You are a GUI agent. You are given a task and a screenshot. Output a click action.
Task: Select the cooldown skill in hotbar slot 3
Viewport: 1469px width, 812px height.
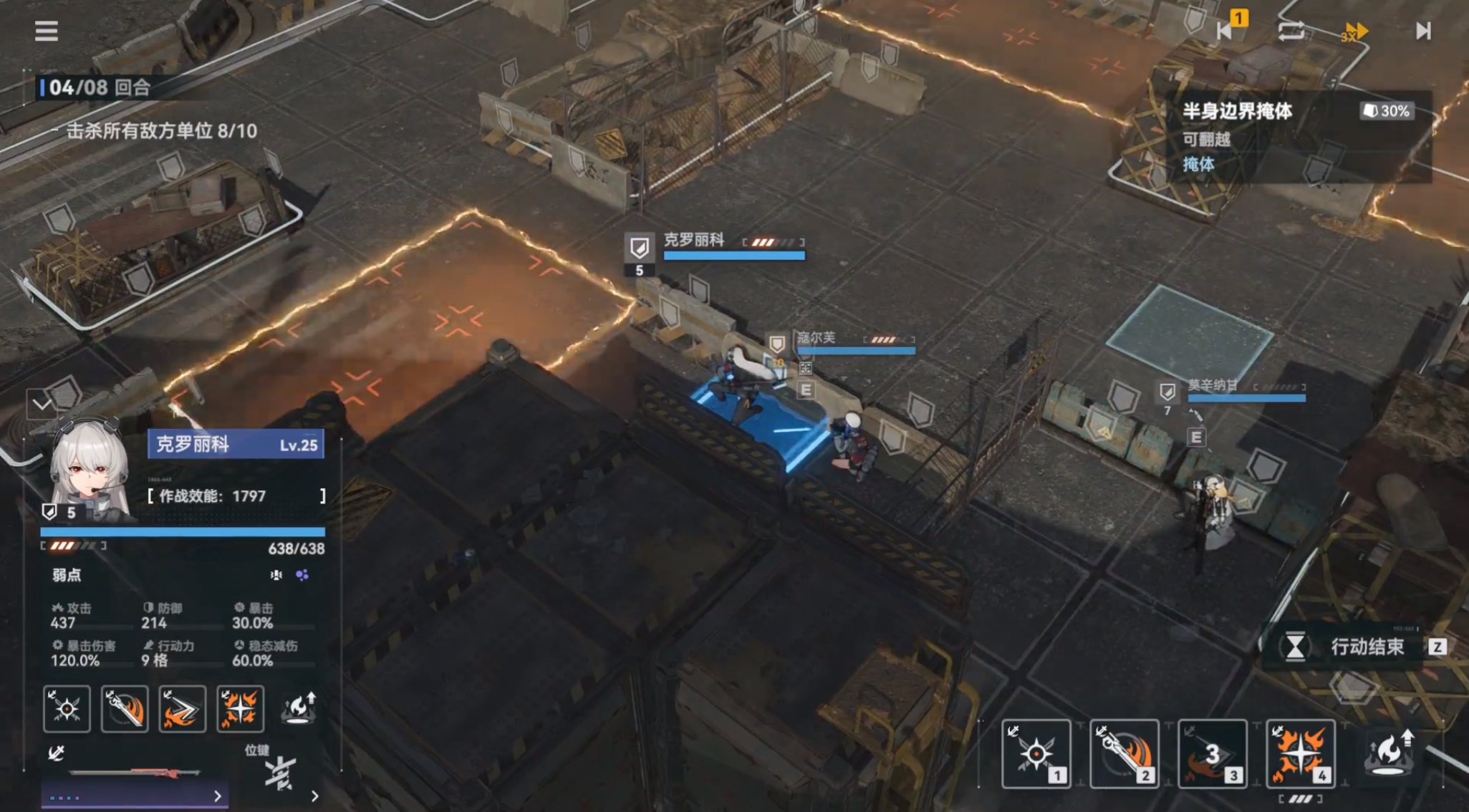point(1212,753)
